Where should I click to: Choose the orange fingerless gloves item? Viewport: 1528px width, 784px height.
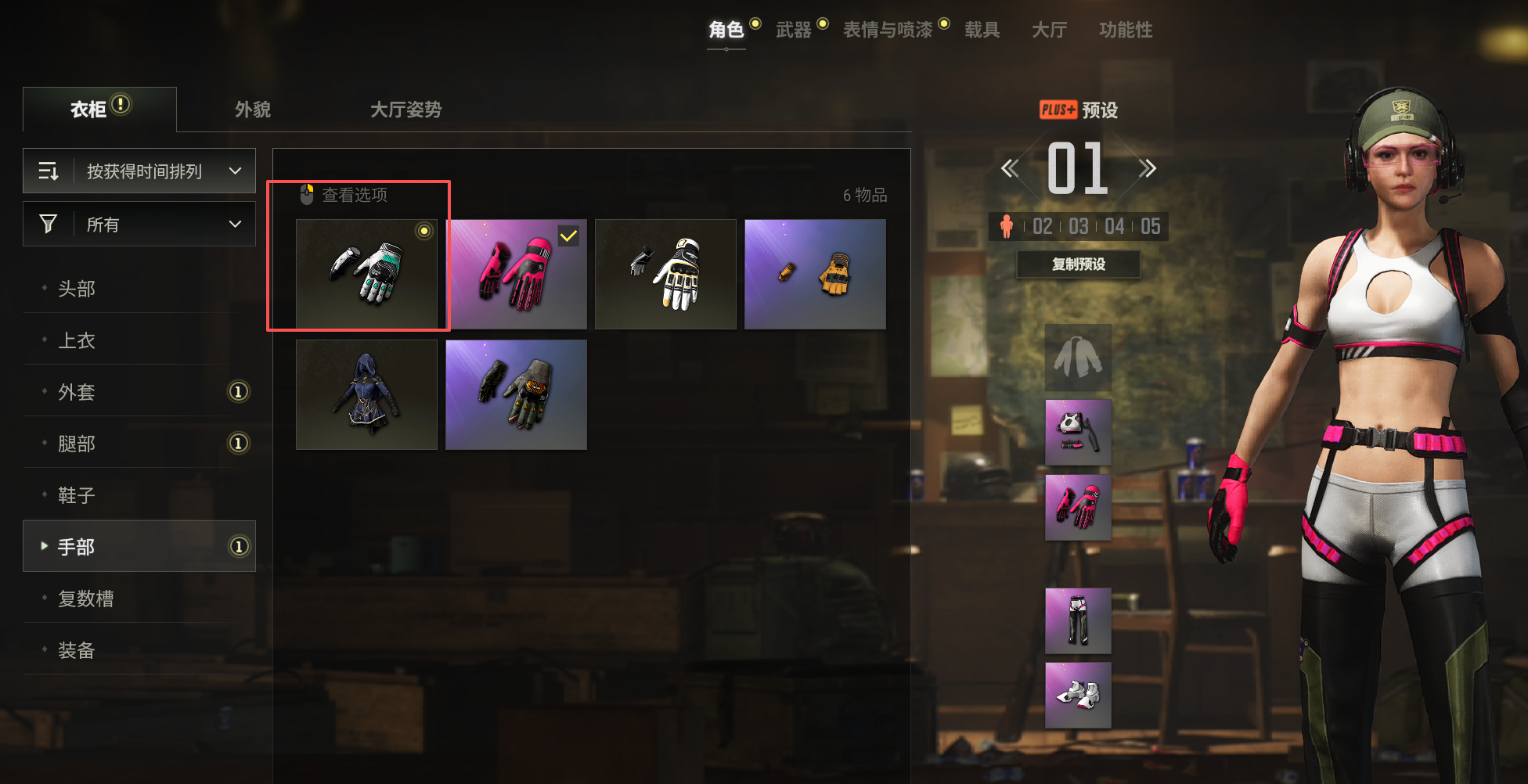pyautogui.click(x=815, y=274)
